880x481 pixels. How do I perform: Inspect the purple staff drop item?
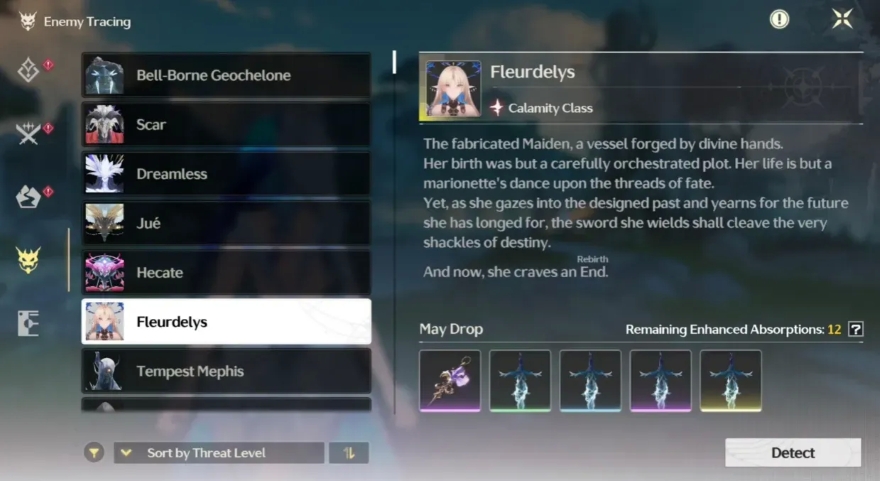(x=450, y=380)
